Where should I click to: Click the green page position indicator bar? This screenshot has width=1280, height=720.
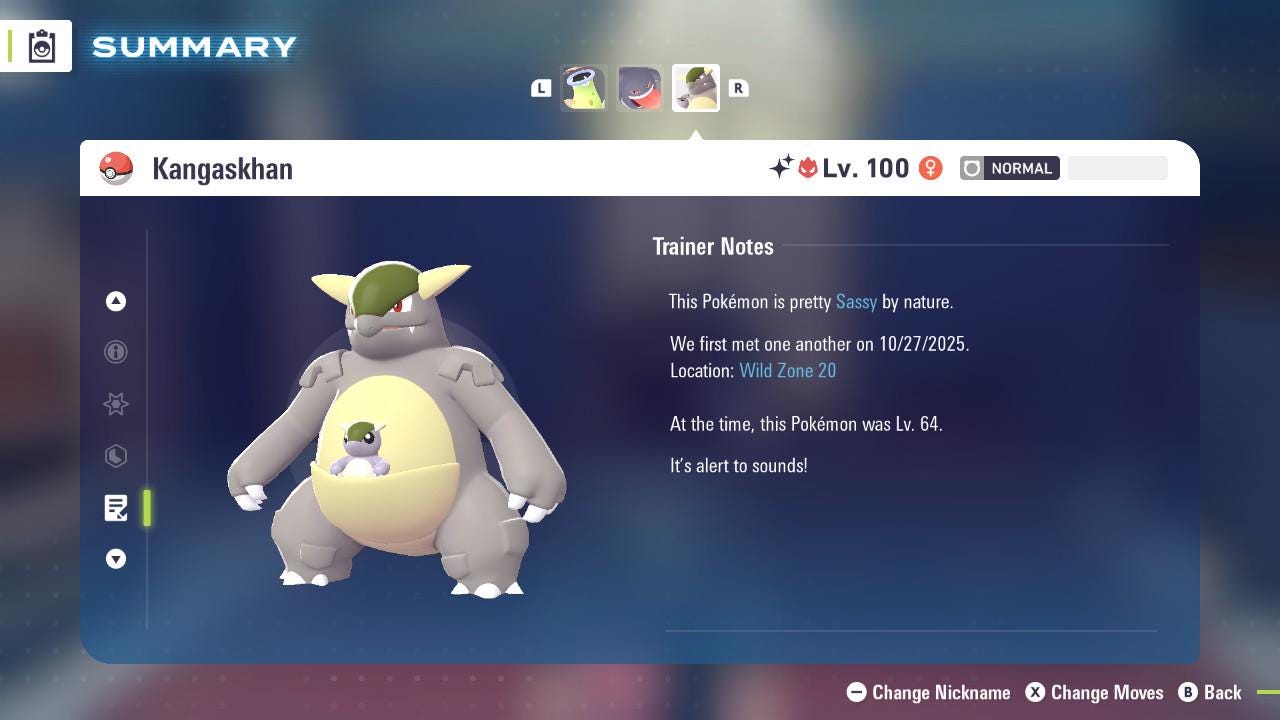[x=146, y=508]
